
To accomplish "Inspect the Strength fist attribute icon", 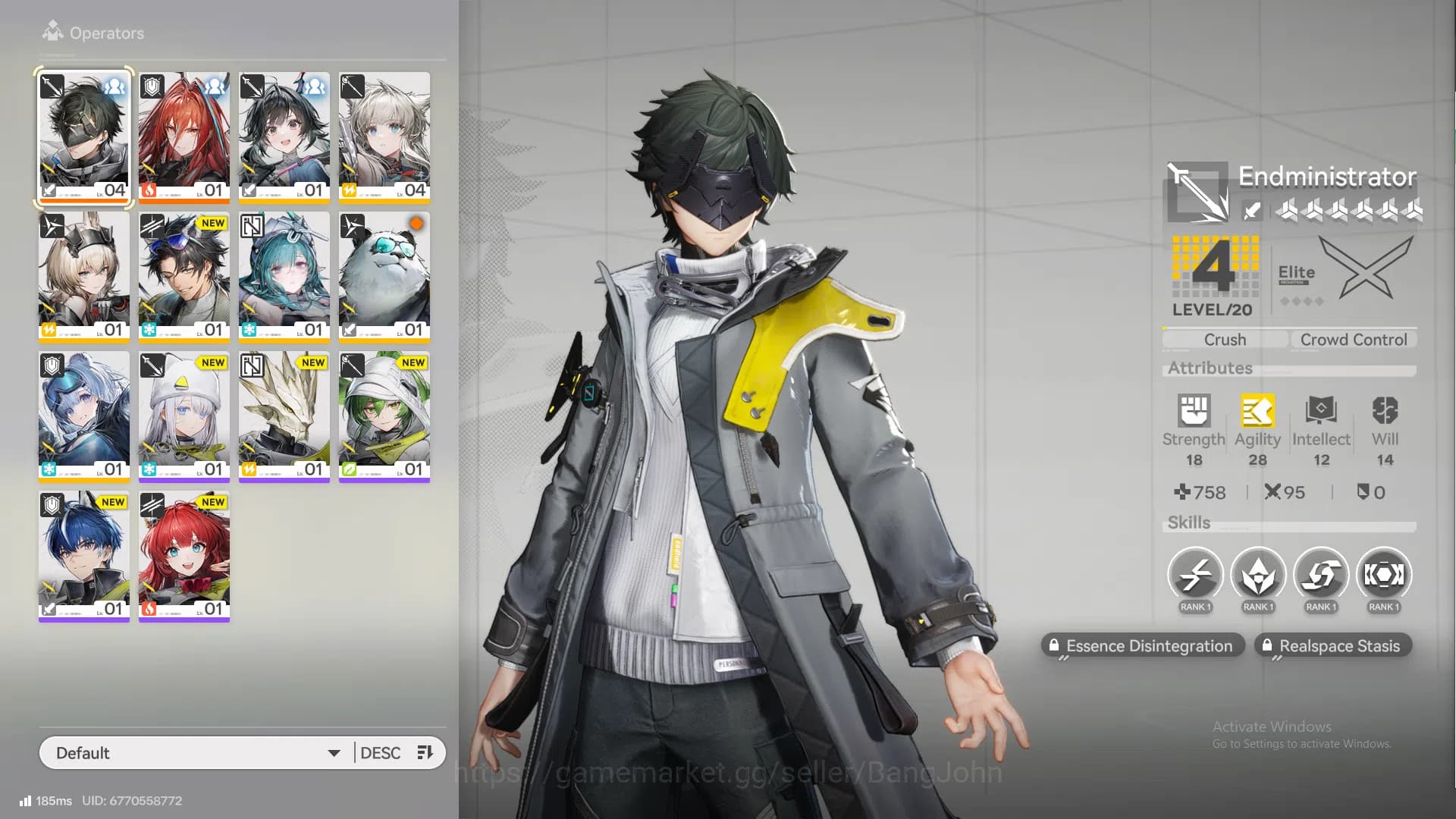I will [x=1194, y=412].
